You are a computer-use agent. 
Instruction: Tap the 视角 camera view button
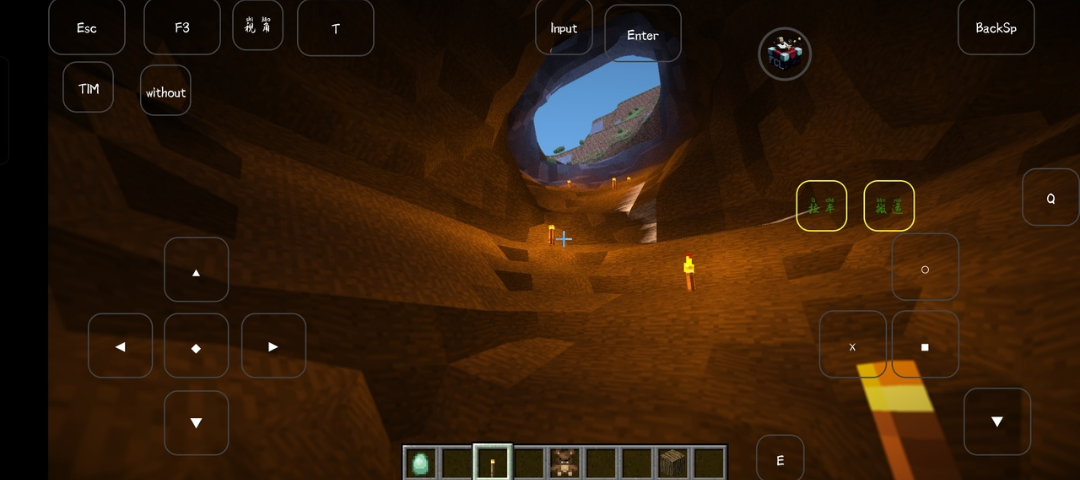click(x=258, y=26)
